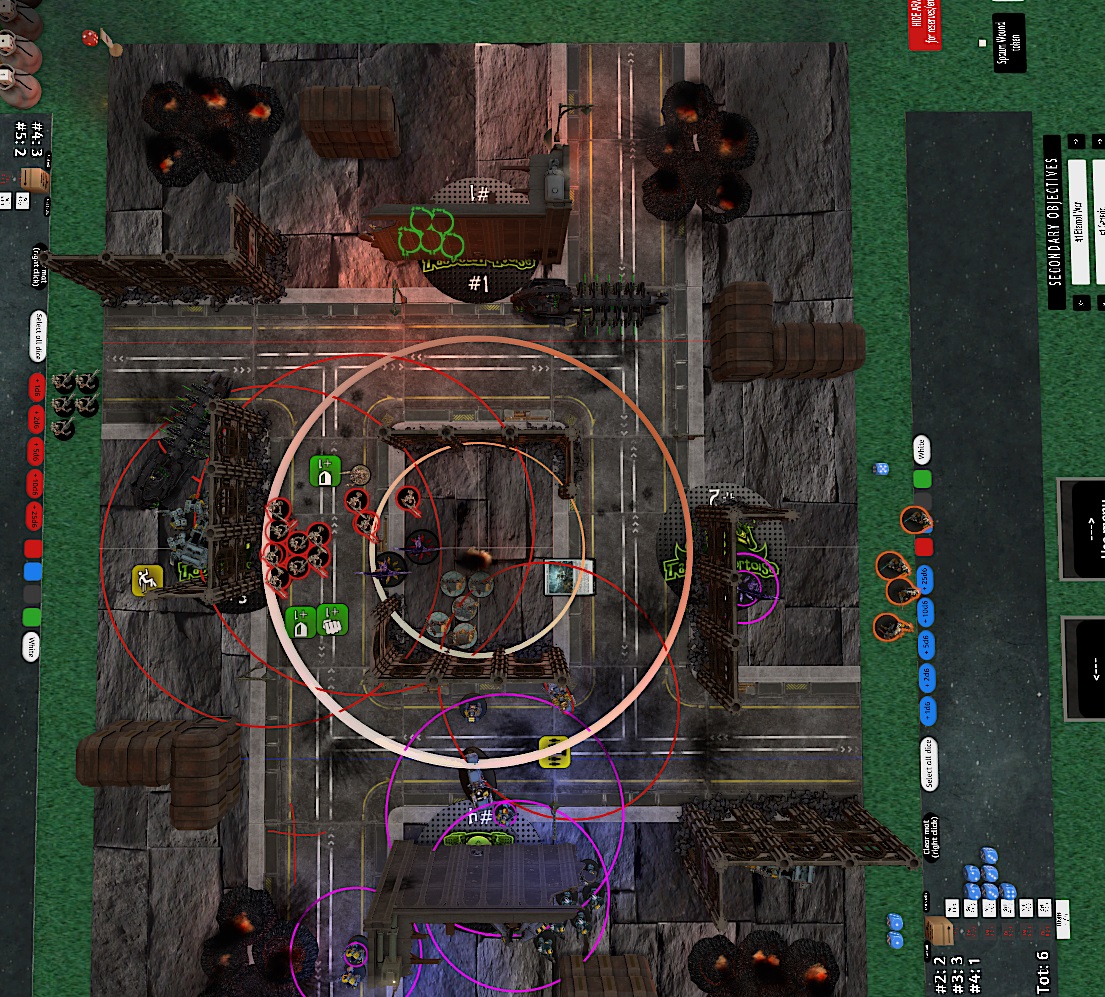Add 10d6 with the red +10d6 button
The image size is (1105, 997).
pyautogui.click(x=34, y=482)
